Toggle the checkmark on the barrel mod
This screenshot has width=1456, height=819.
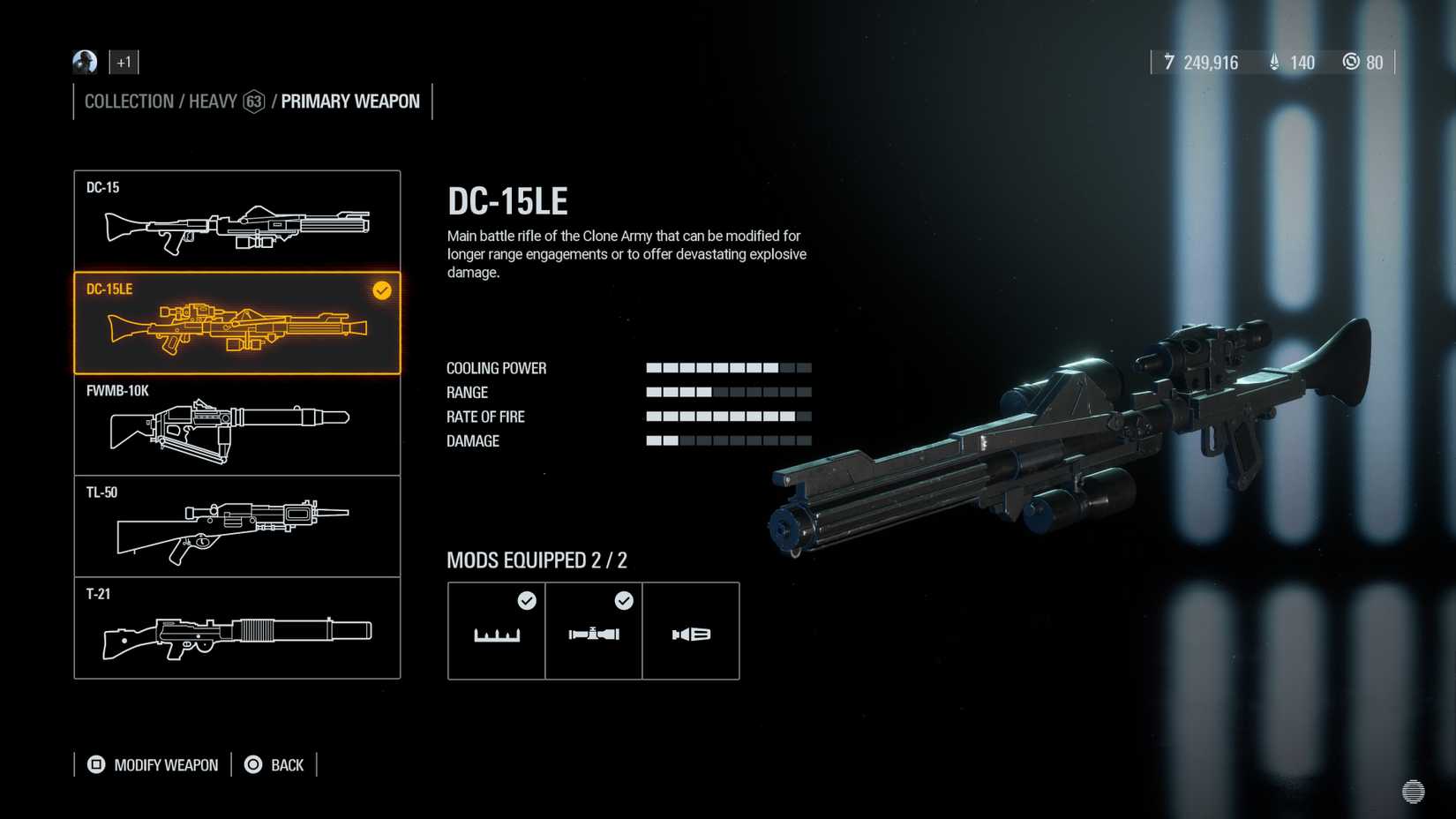tap(527, 601)
